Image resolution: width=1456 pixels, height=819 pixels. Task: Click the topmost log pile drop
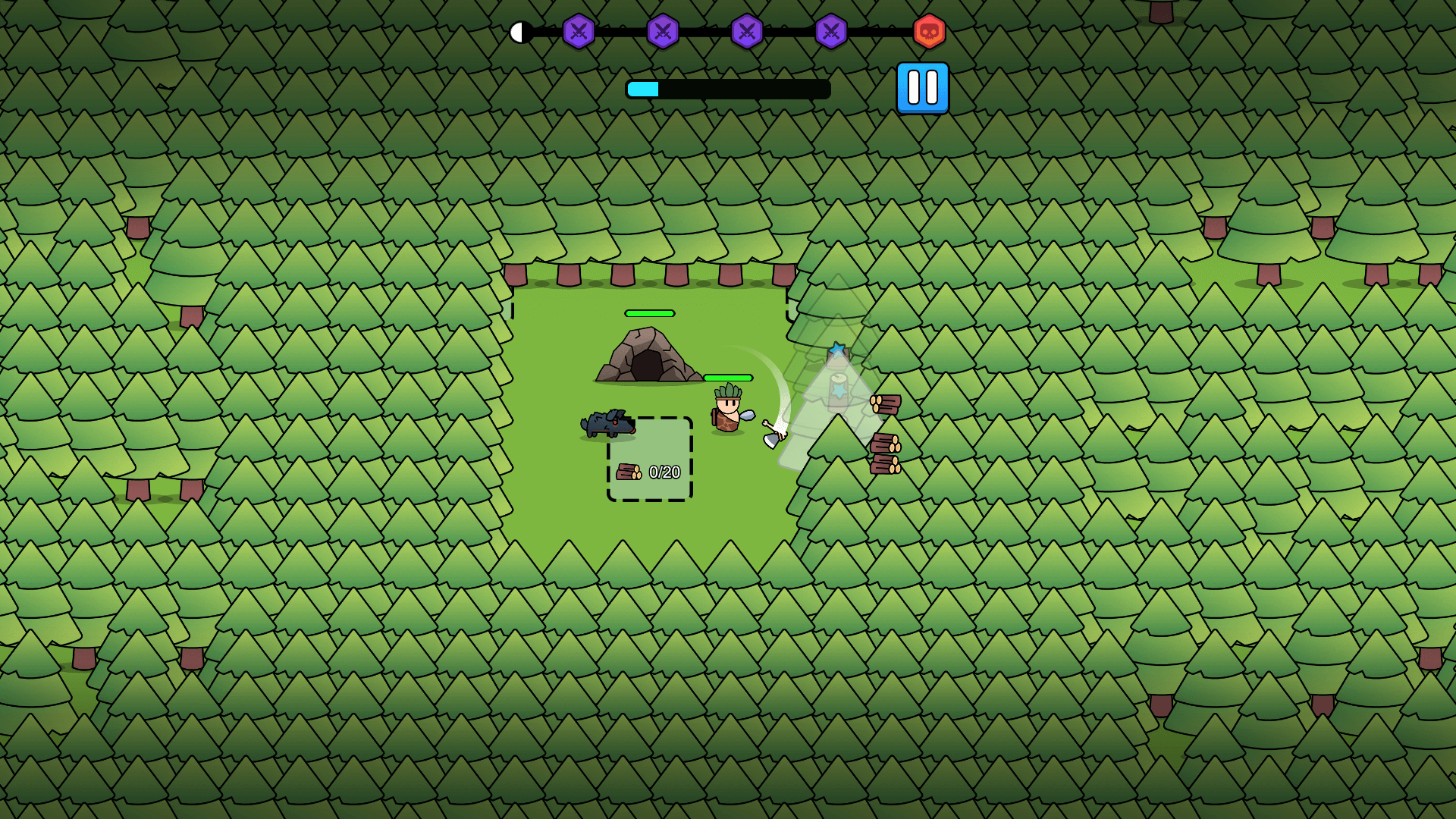[885, 403]
